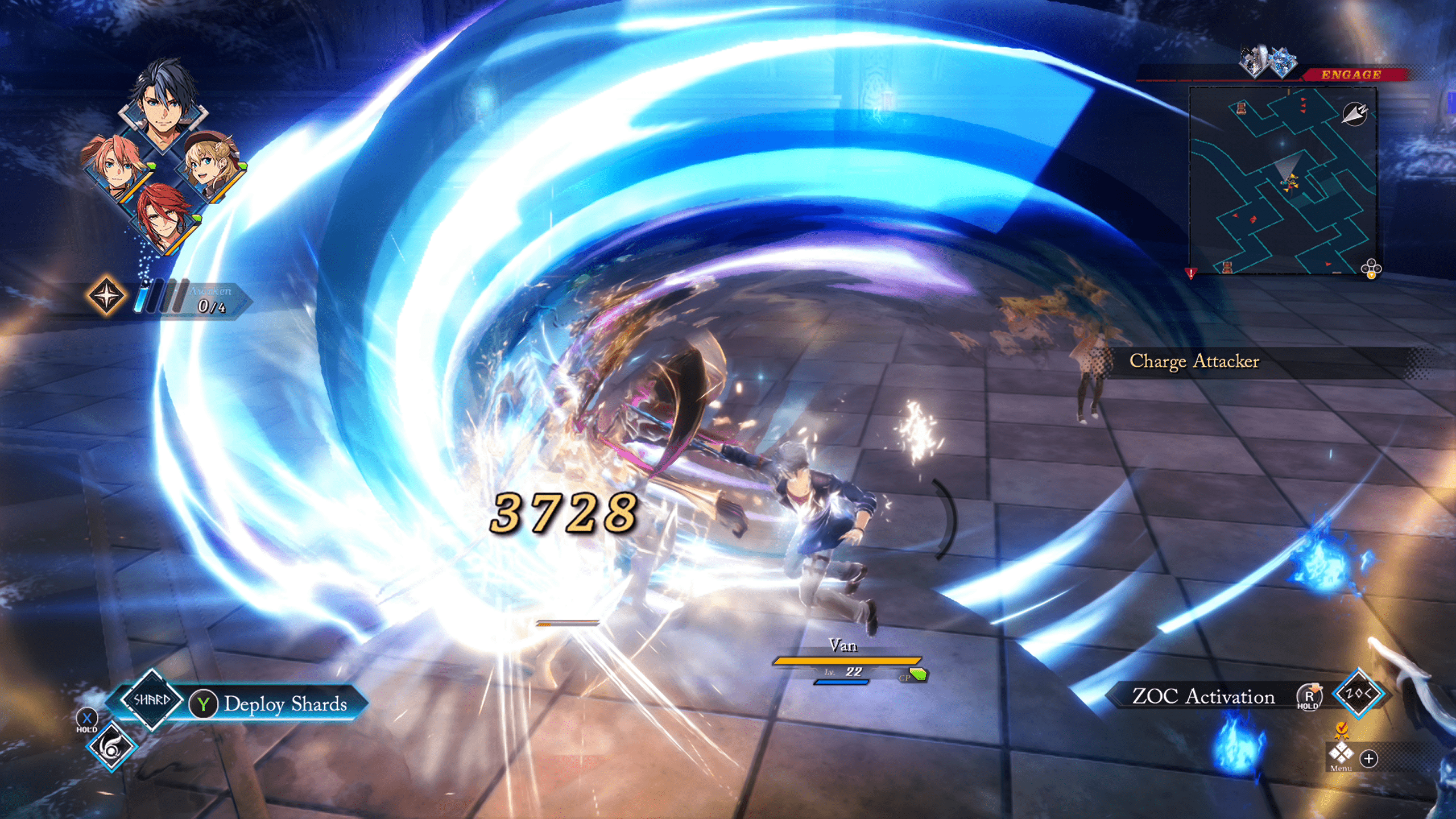Click the Awaken star gauge icon
Image resolution: width=1456 pixels, height=819 pixels.
coord(106,296)
